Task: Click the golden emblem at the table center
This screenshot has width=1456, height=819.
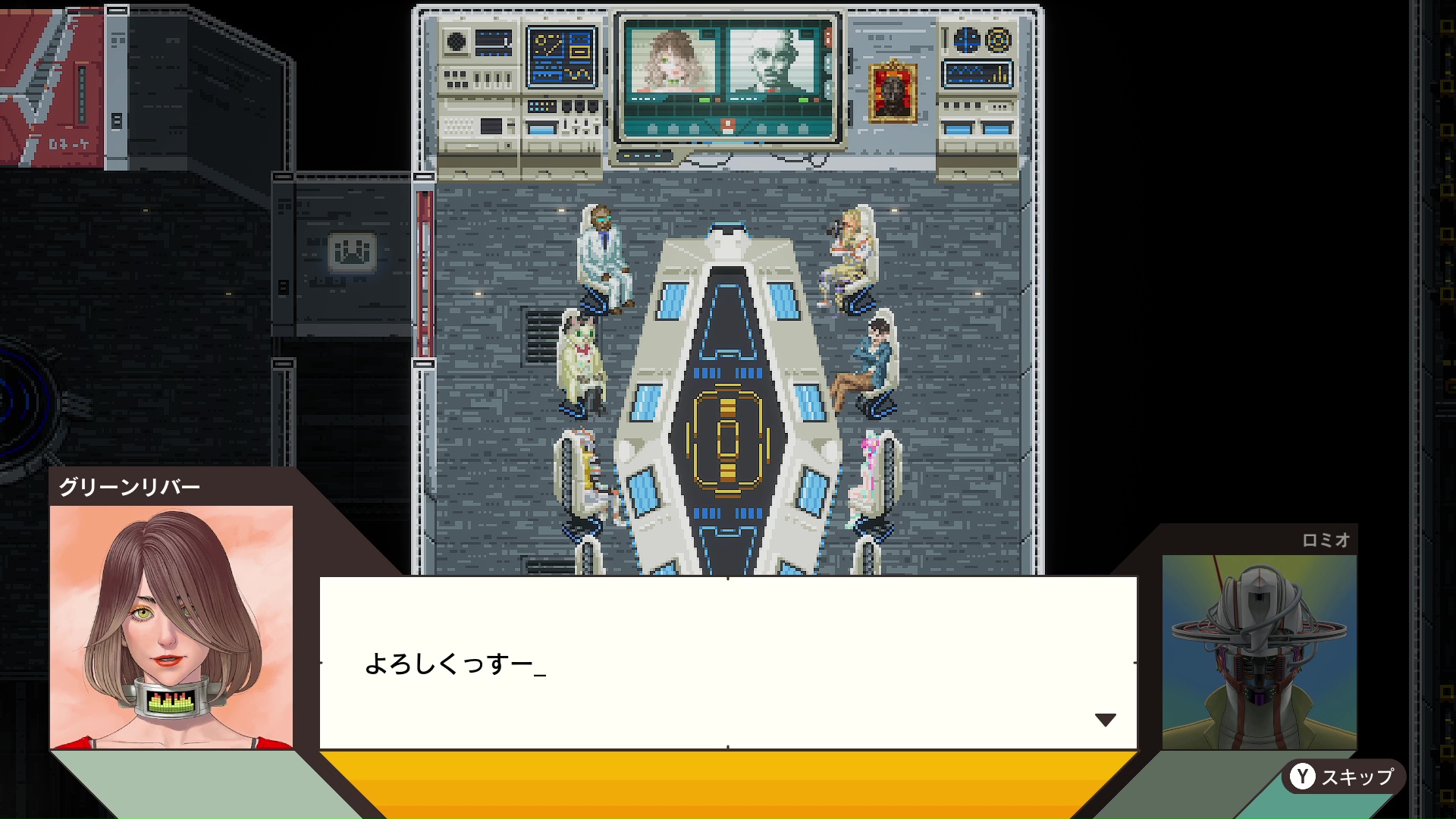Action: point(728,438)
